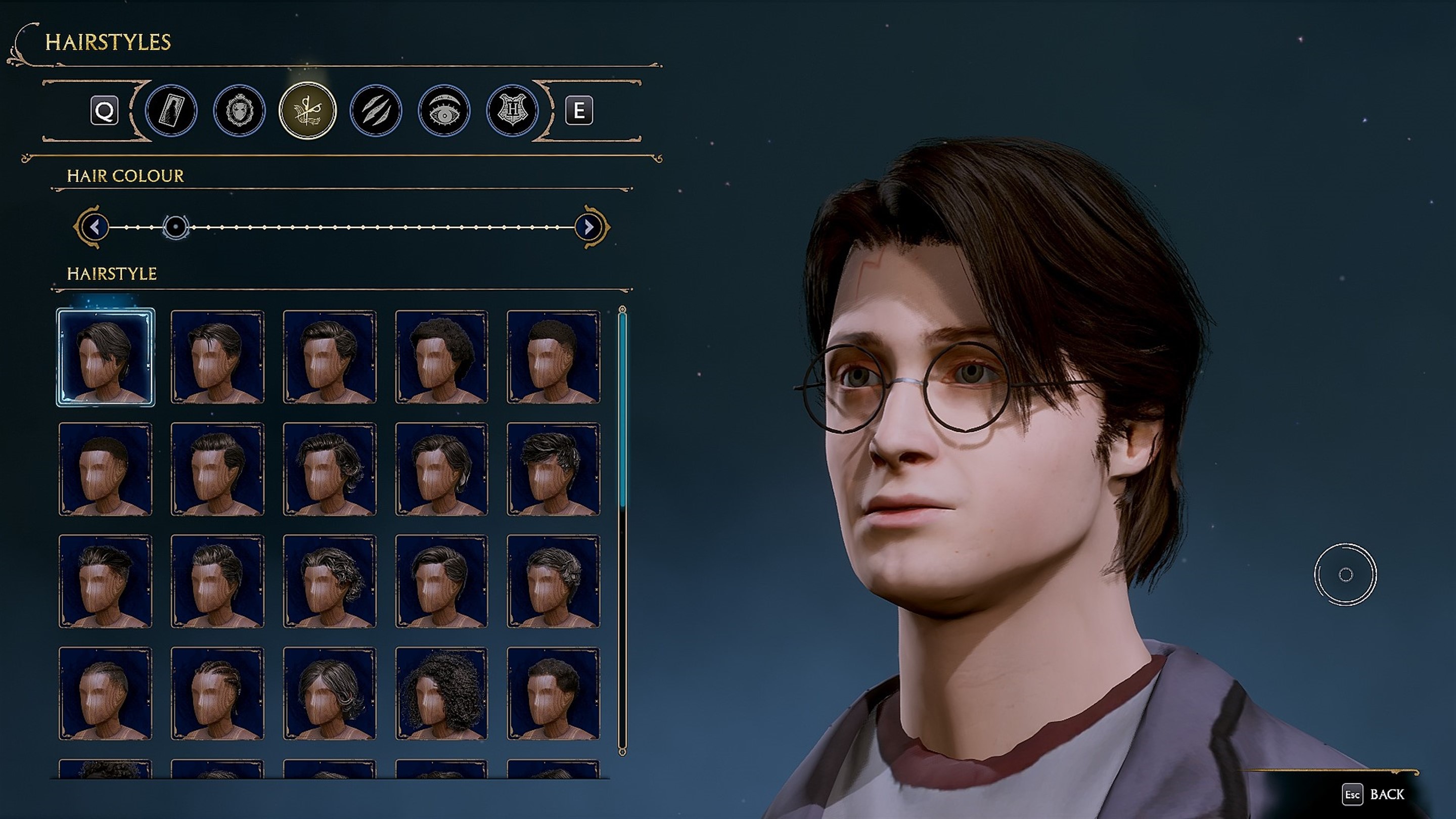The image size is (1456, 819).
Task: Switch to the eye and eyebrow tab
Action: pos(444,110)
